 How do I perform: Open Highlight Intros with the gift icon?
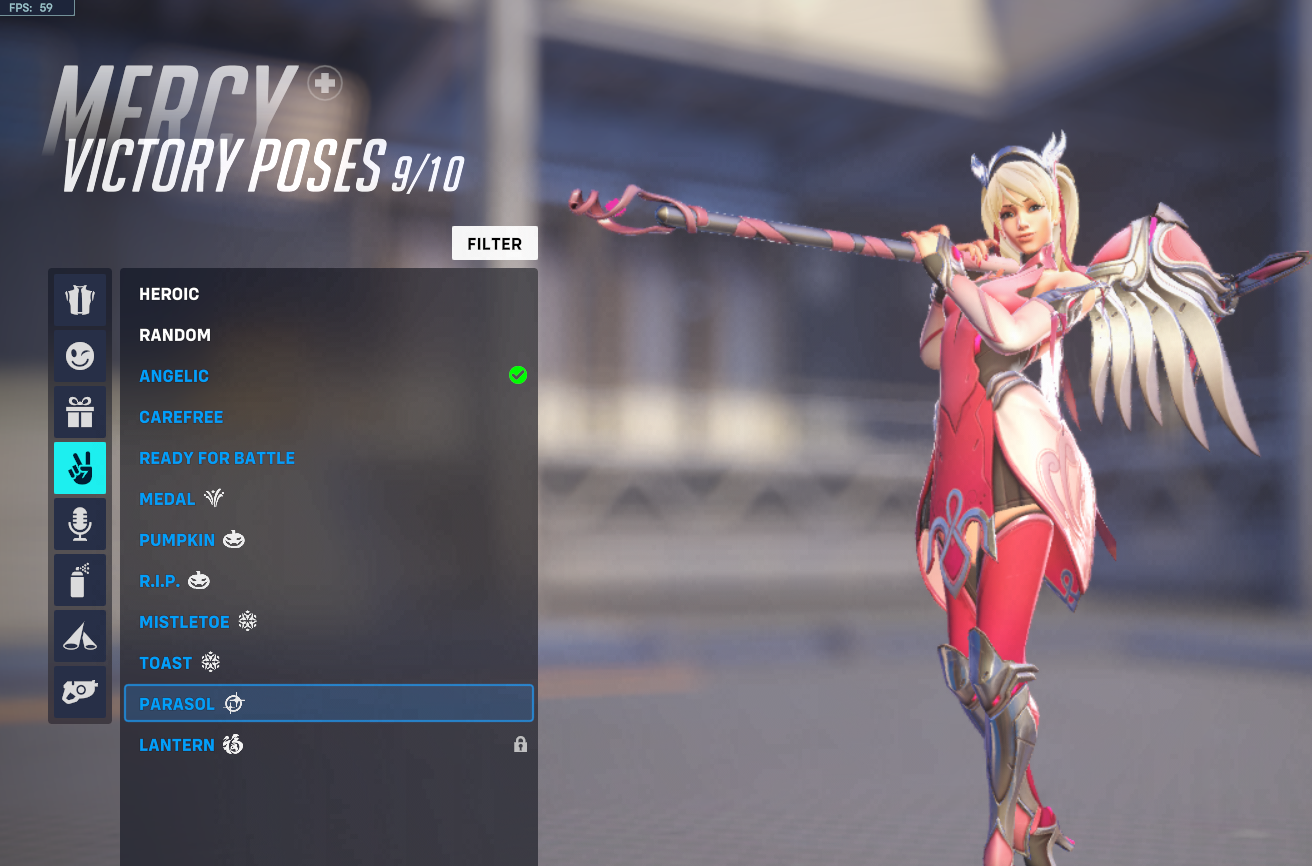click(x=80, y=411)
